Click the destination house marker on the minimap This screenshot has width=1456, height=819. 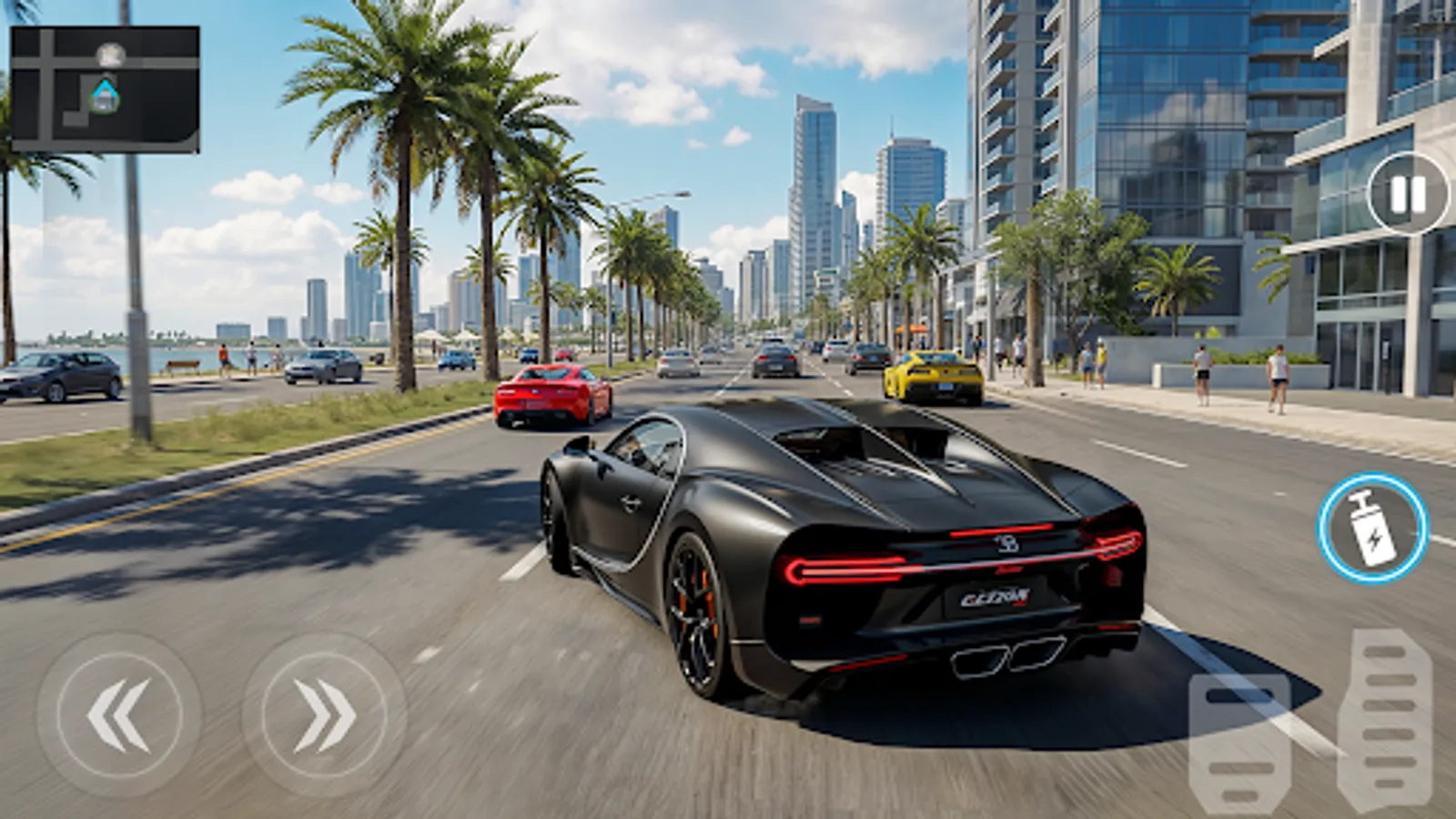point(105,94)
